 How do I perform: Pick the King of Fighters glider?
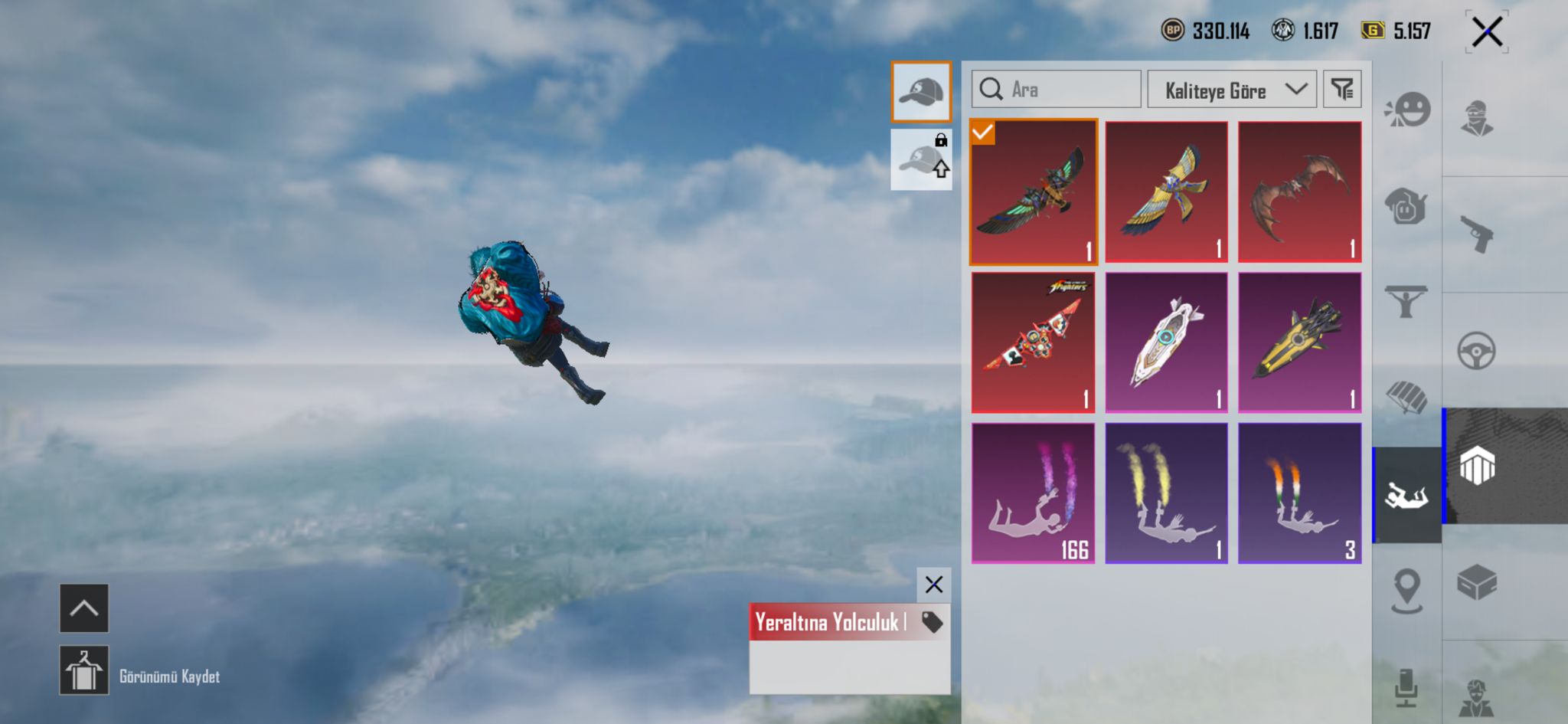(1034, 342)
